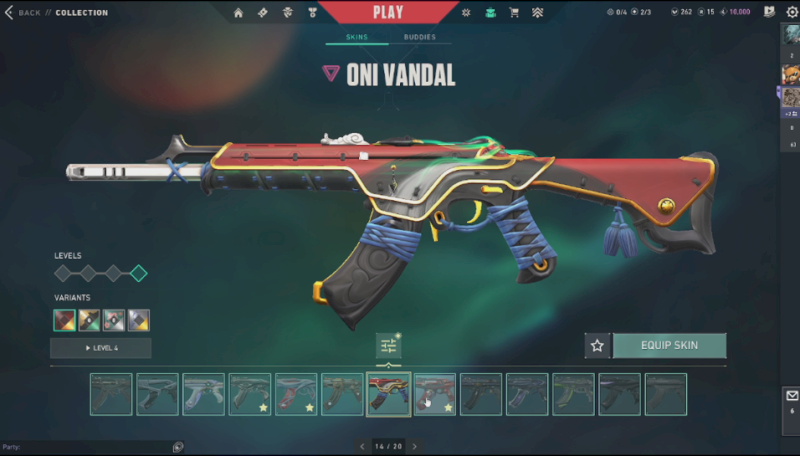Click the red PLAY button

(x=388, y=13)
